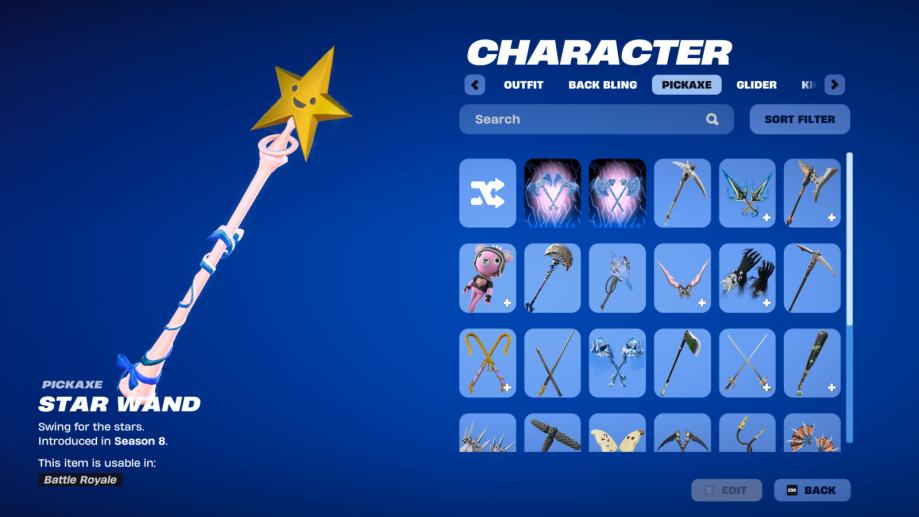
Task: Select the pink teddy bear pickaxe
Action: coord(488,278)
